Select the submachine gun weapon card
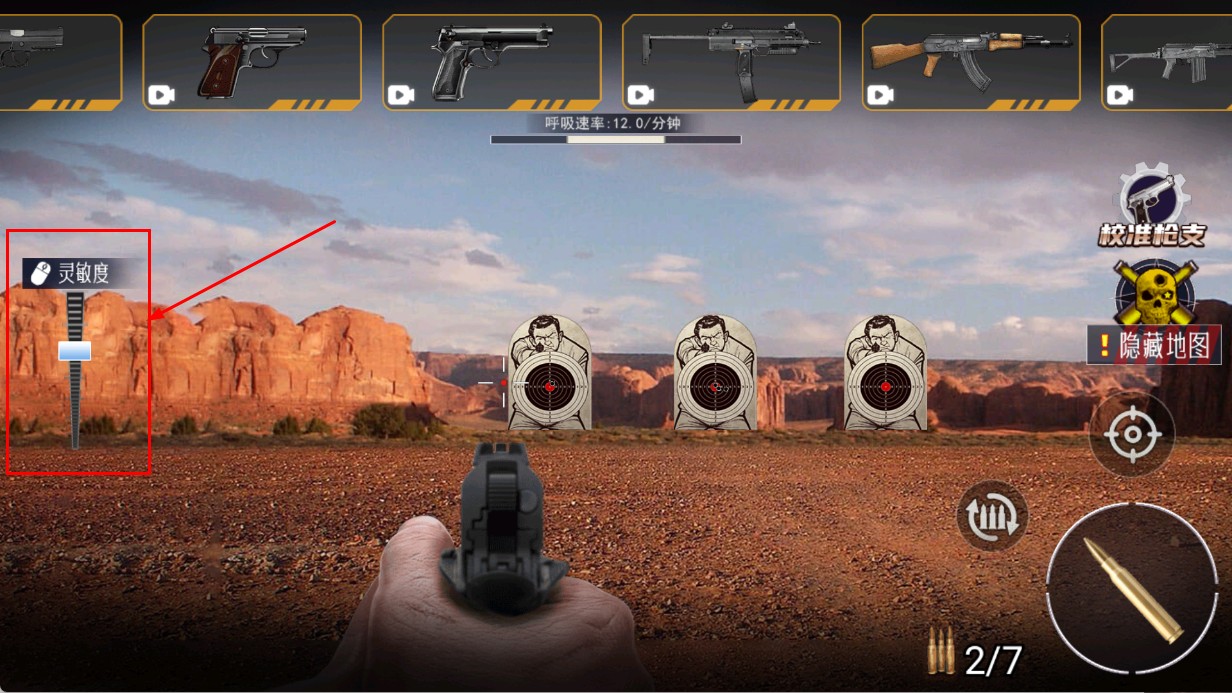Image resolution: width=1232 pixels, height=693 pixels. coord(731,61)
